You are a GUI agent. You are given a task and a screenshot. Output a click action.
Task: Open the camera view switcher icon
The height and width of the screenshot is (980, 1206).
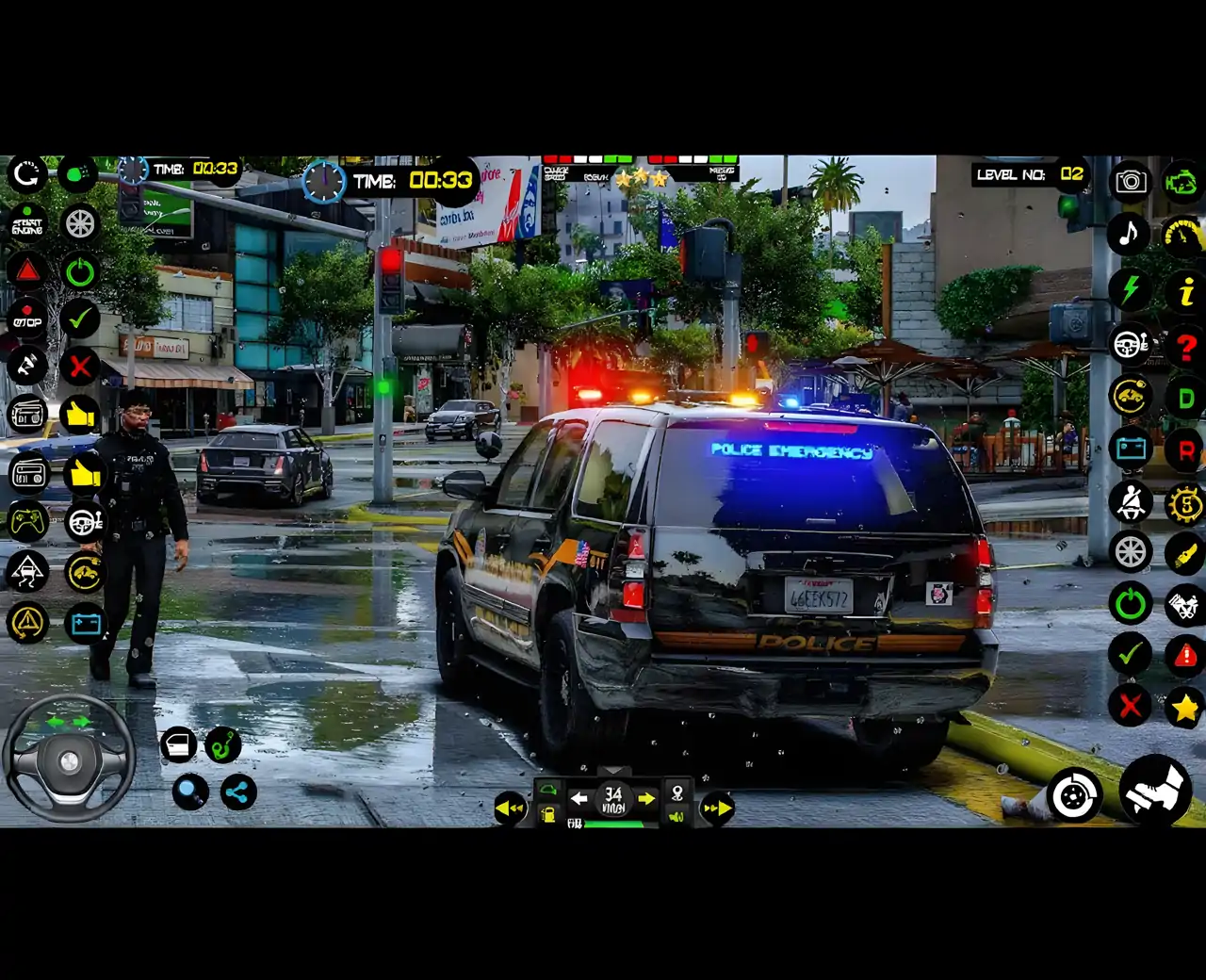click(1131, 181)
